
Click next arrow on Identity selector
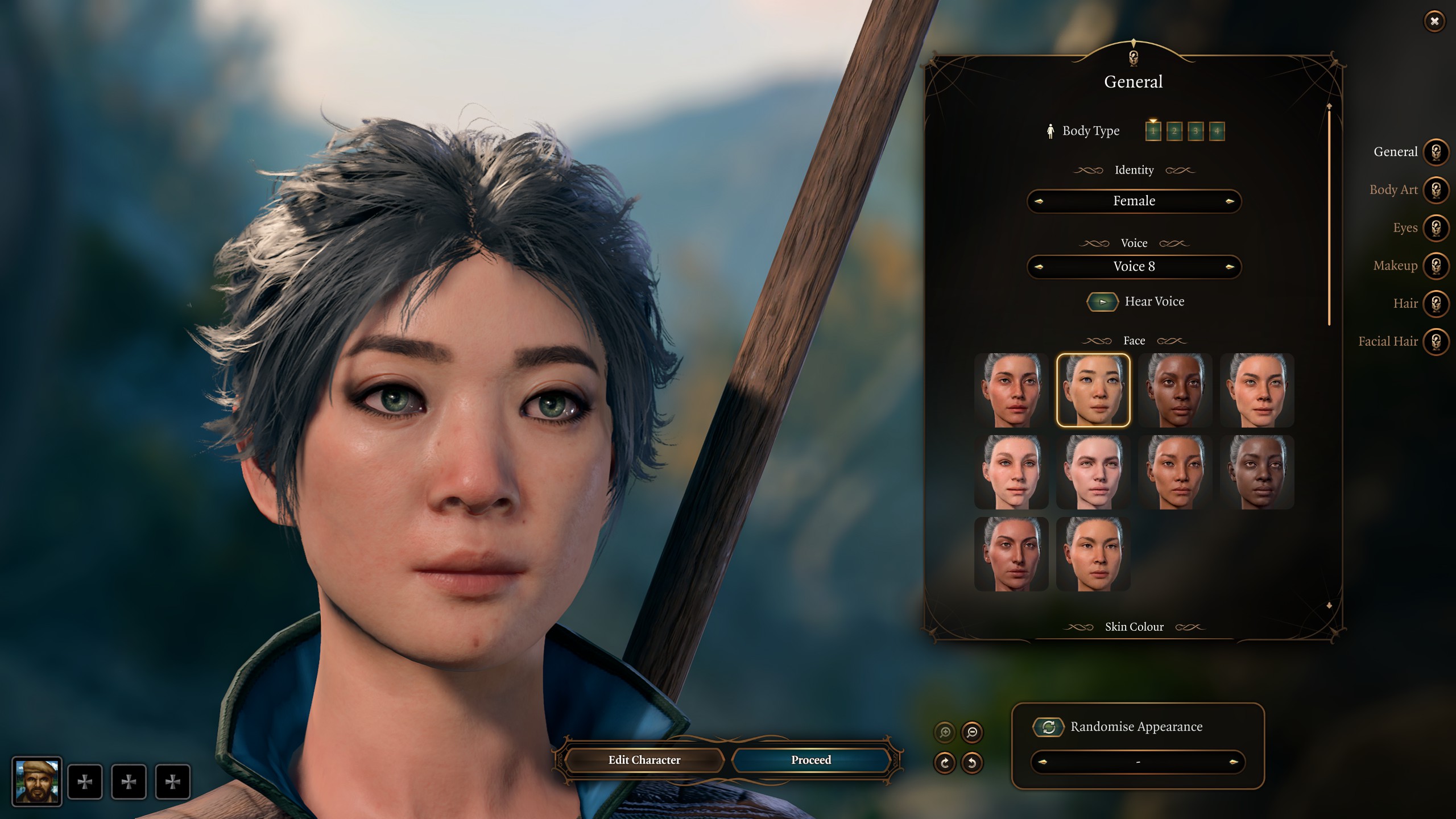pyautogui.click(x=1229, y=201)
